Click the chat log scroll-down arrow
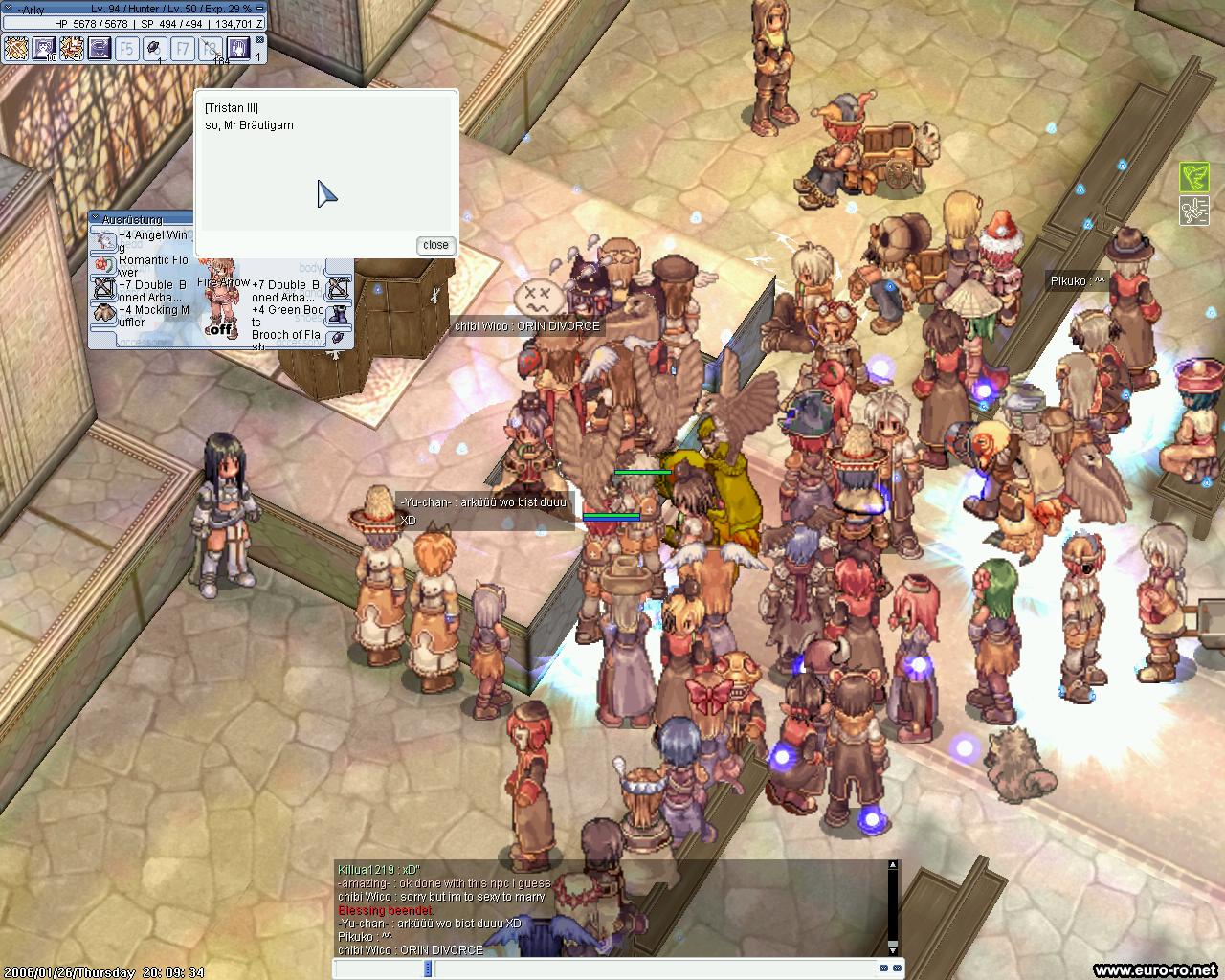The image size is (1225, 980). click(893, 947)
